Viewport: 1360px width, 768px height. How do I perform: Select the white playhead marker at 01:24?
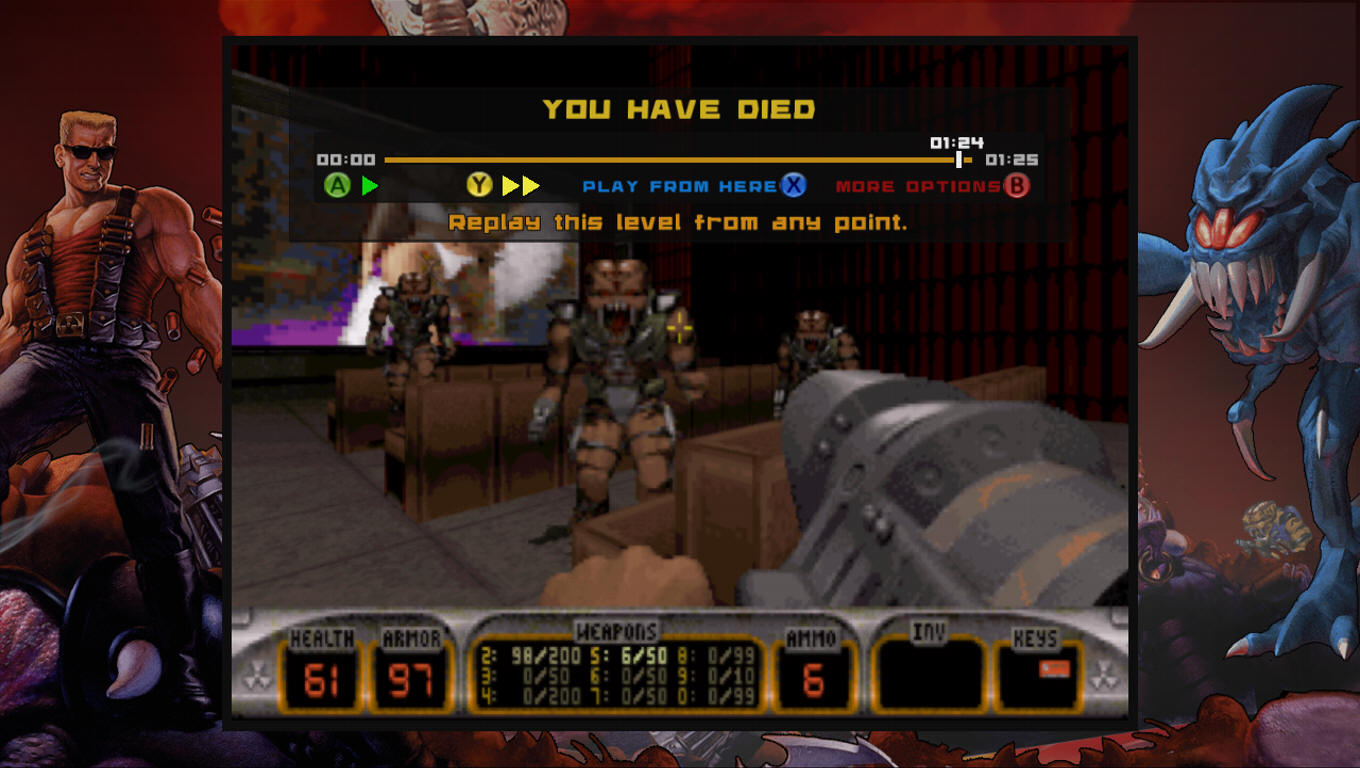coord(958,159)
